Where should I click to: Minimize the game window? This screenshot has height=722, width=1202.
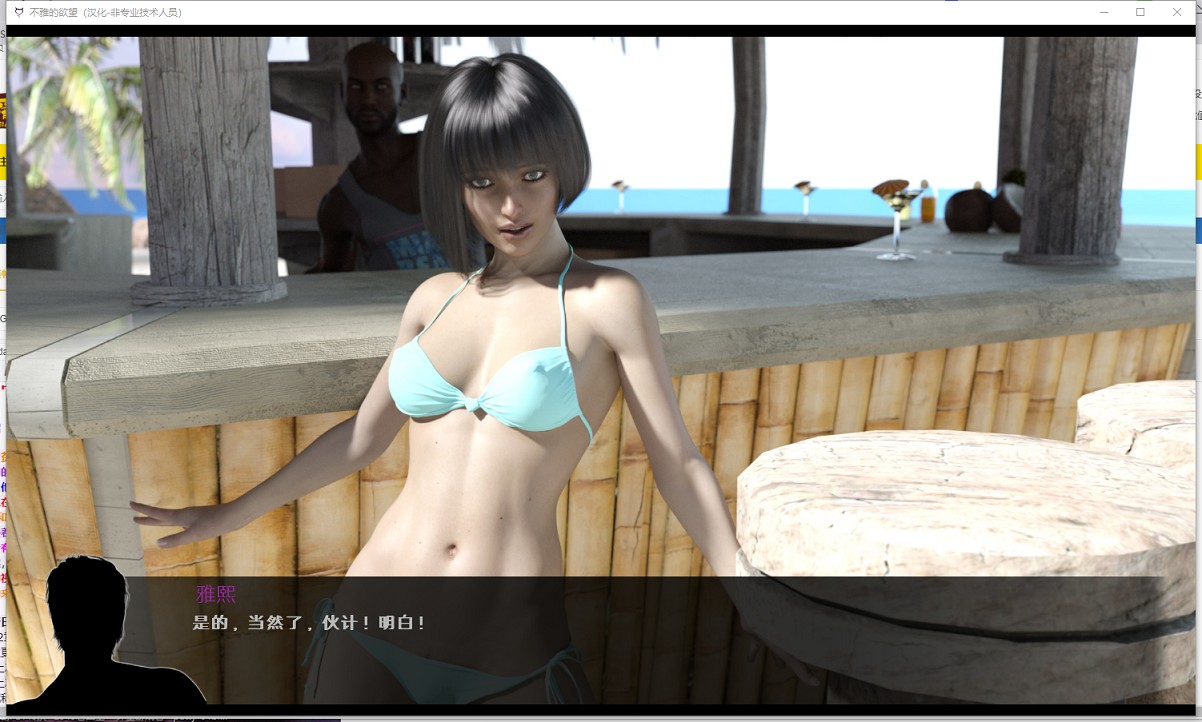[1103, 12]
